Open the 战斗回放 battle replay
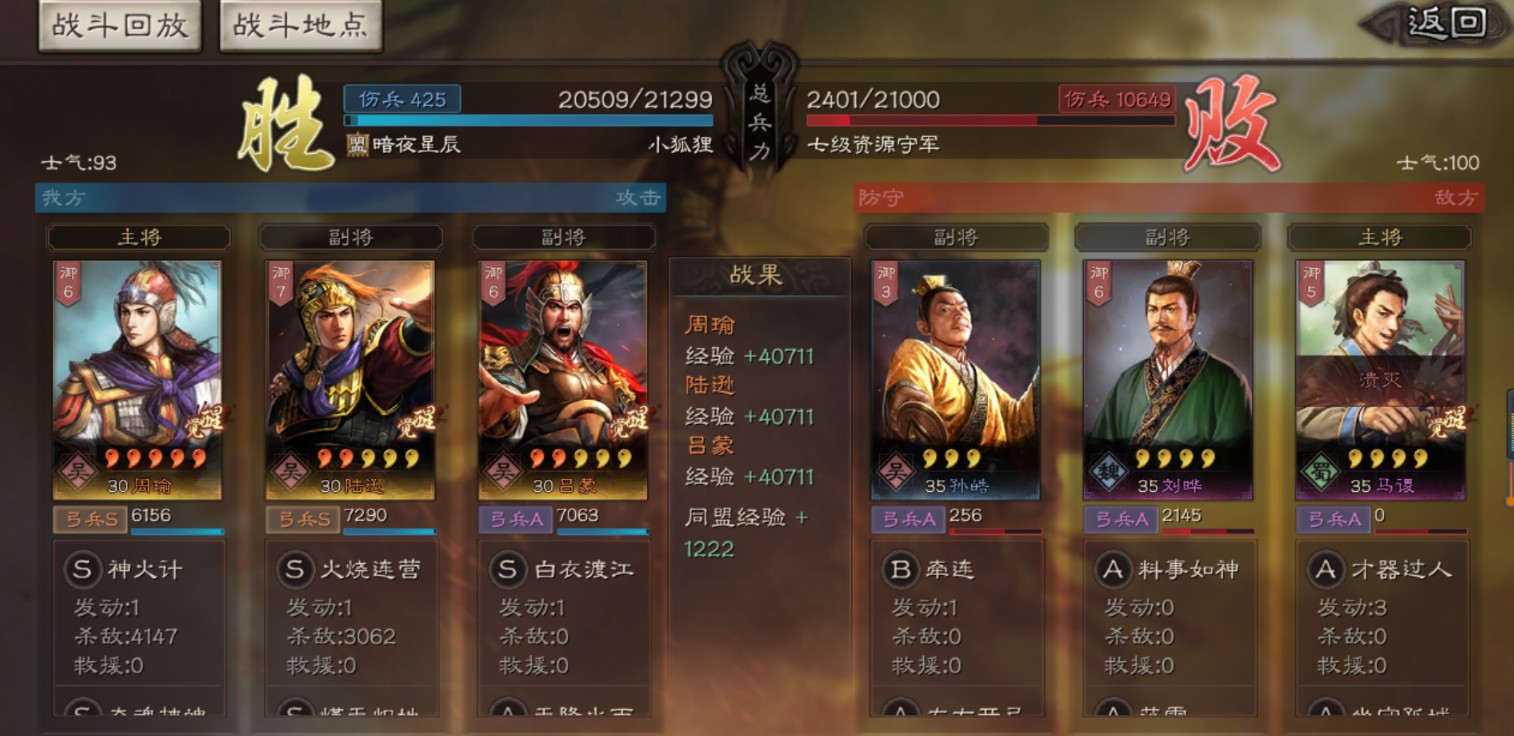 (x=119, y=23)
